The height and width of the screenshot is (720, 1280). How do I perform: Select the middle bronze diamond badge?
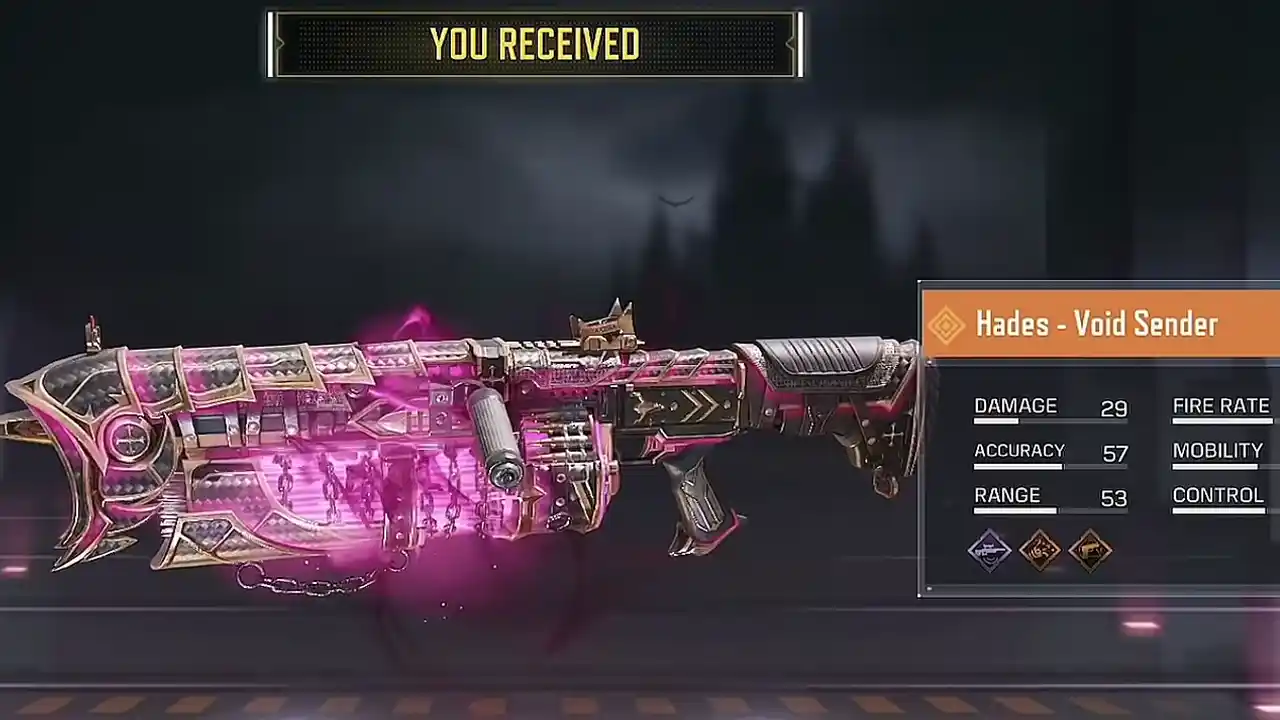click(x=1040, y=550)
